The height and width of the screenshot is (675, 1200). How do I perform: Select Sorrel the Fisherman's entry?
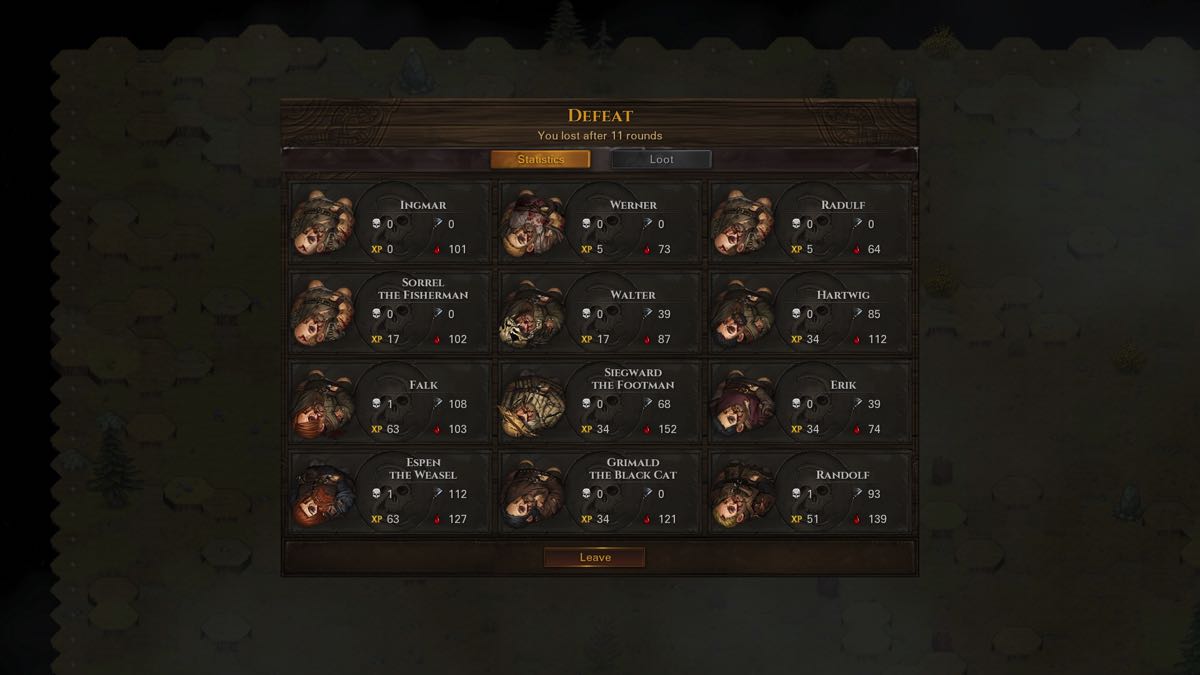(390, 312)
